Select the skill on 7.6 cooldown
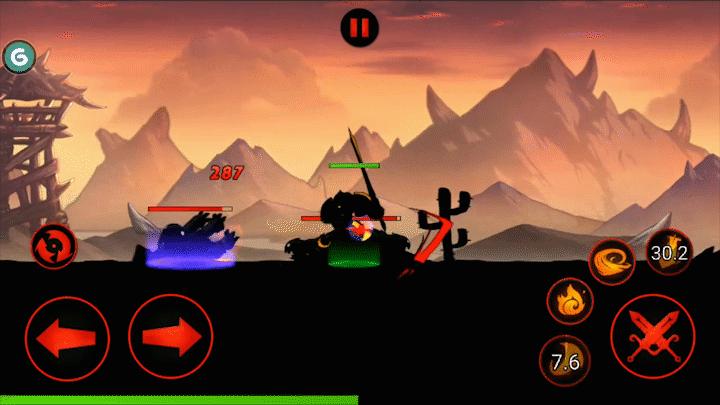720x405 pixels. click(x=565, y=361)
